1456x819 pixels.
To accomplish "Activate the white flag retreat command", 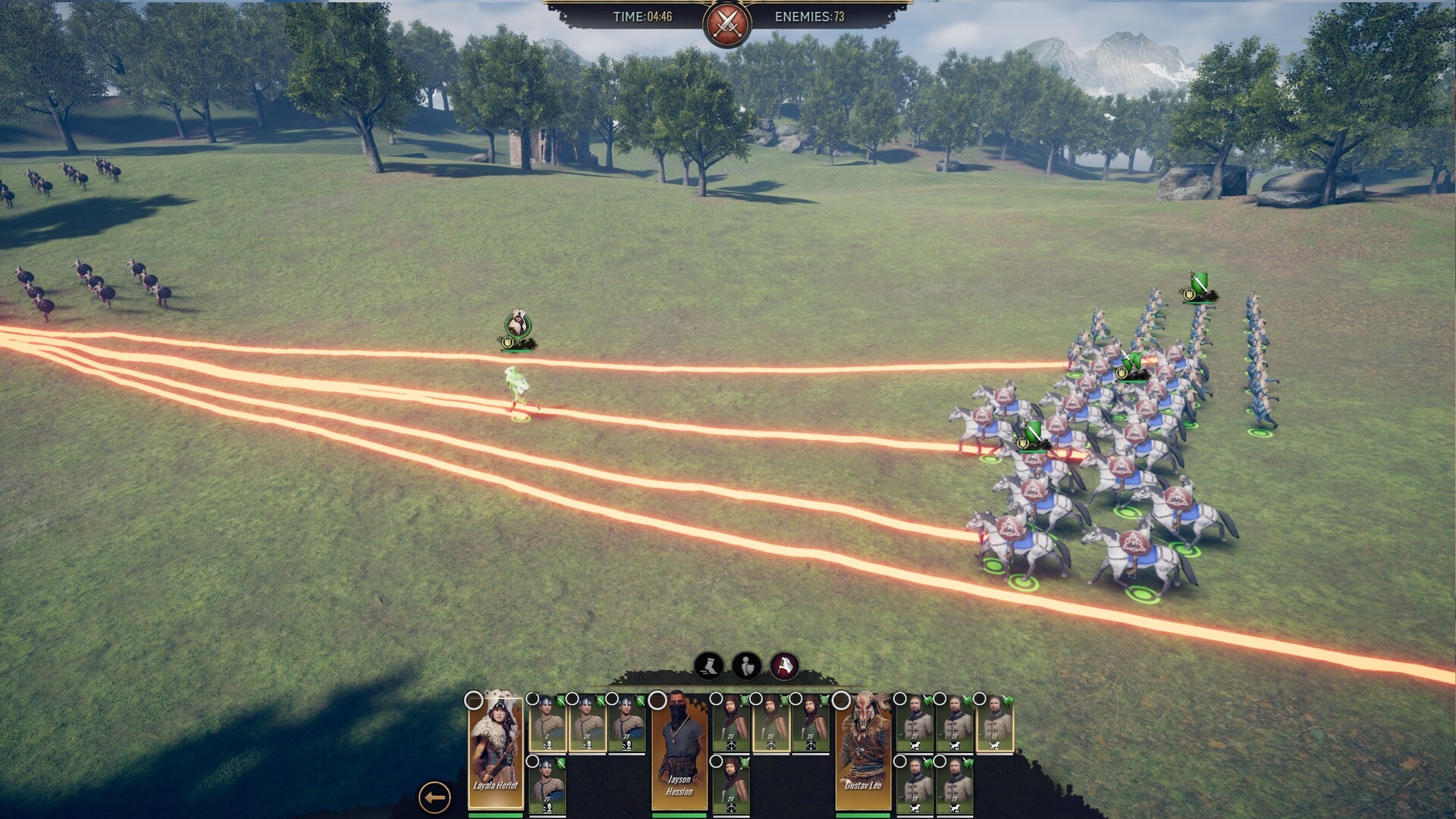I will 785,667.
